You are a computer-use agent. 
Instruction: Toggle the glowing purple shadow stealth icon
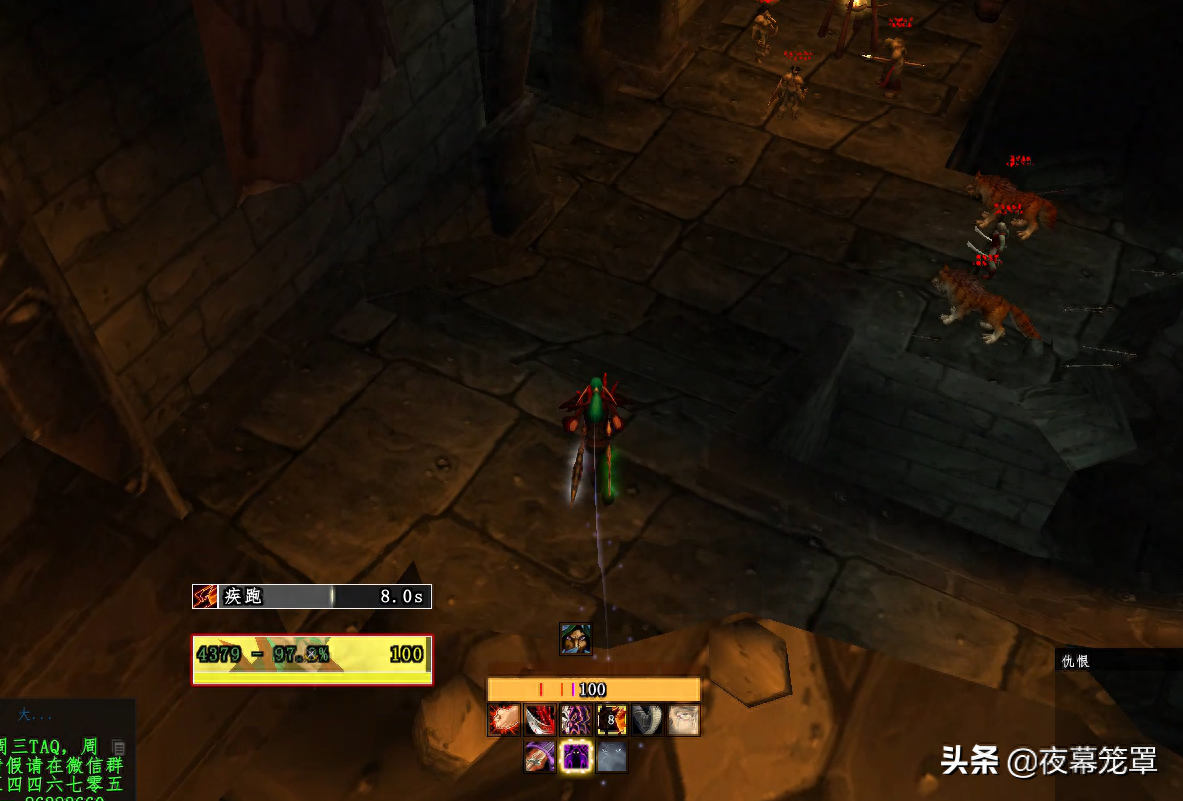tap(576, 757)
